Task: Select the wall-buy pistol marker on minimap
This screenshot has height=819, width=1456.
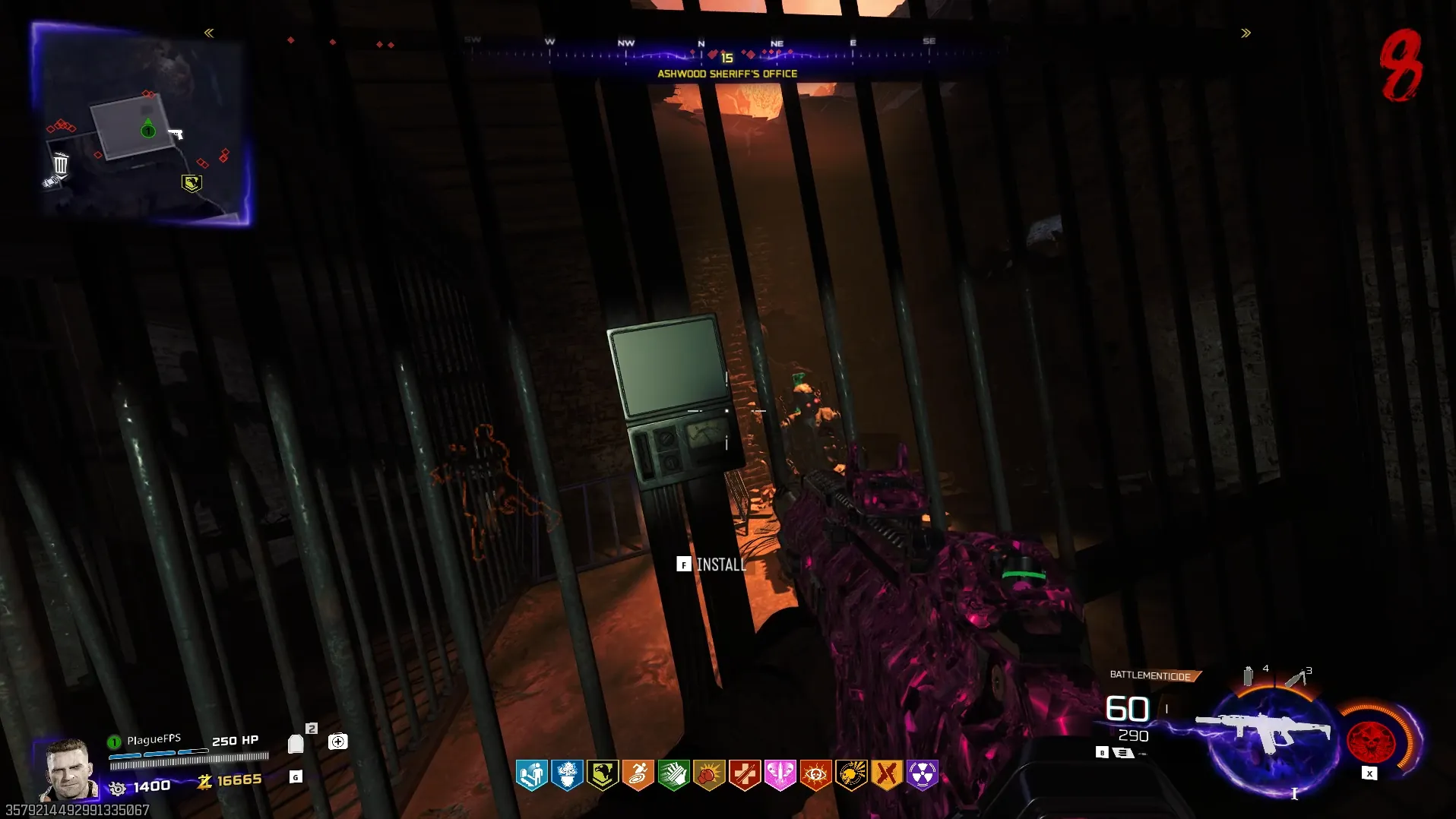Action: coord(176,134)
